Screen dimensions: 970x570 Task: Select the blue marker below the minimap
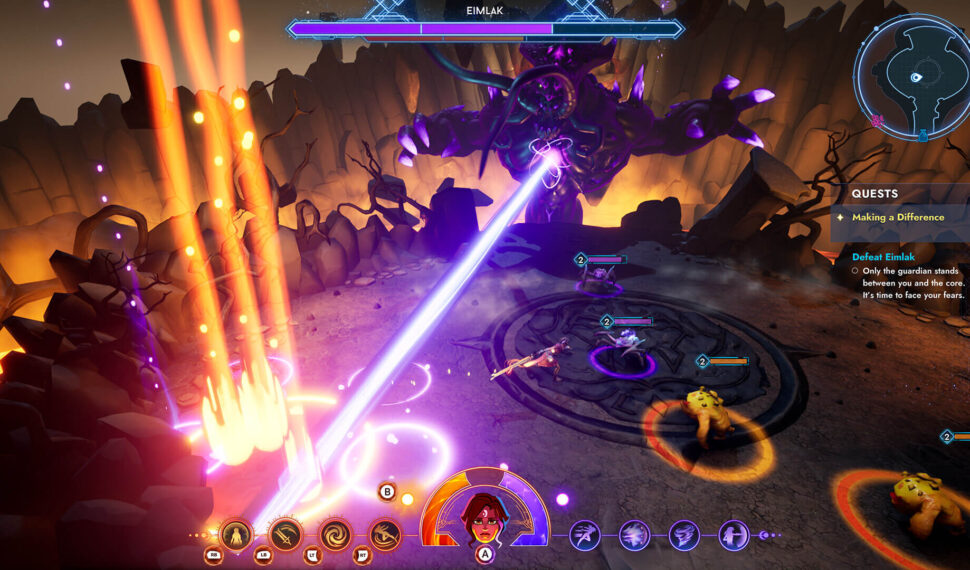[x=924, y=134]
